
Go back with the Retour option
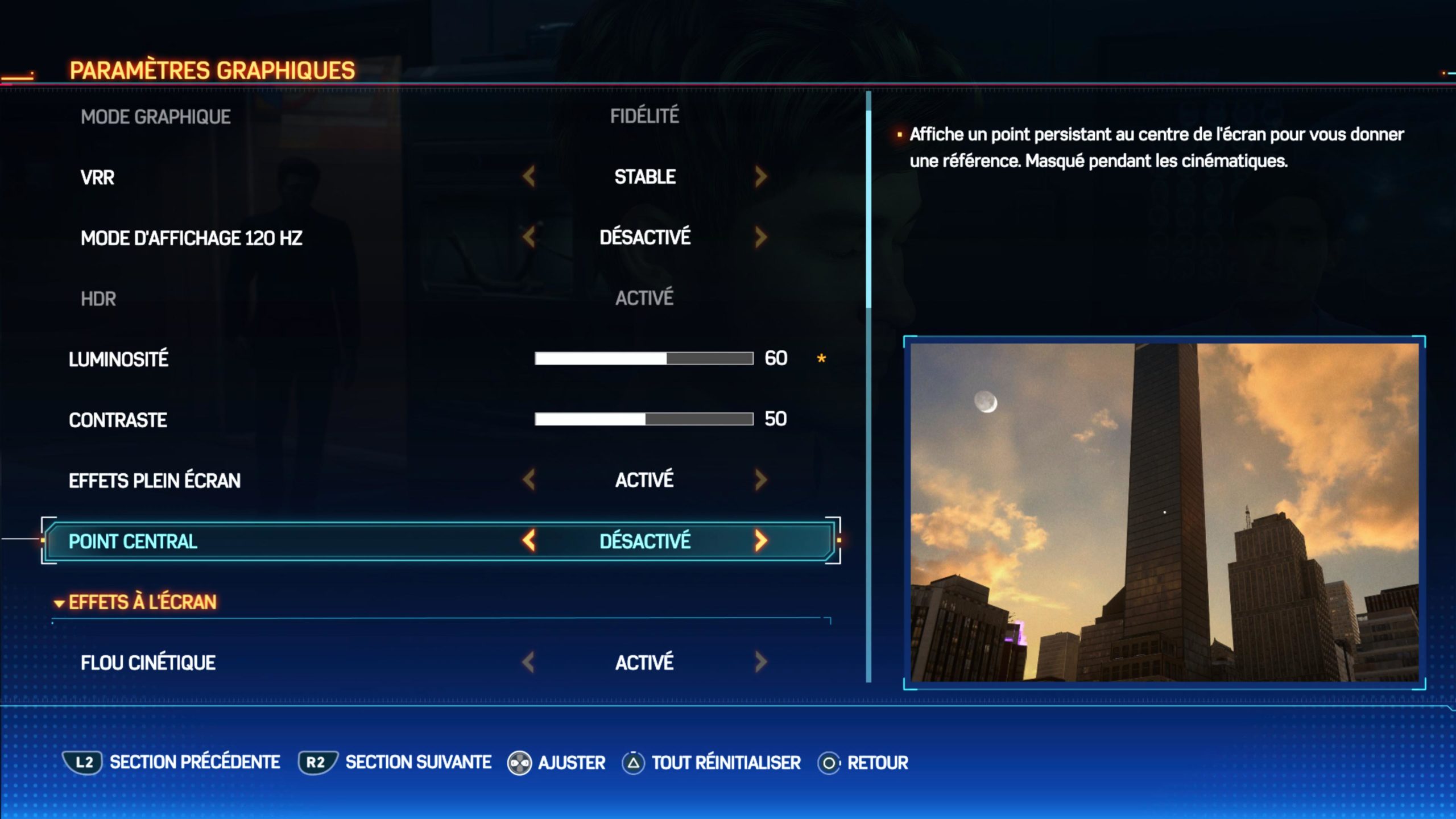(877, 763)
